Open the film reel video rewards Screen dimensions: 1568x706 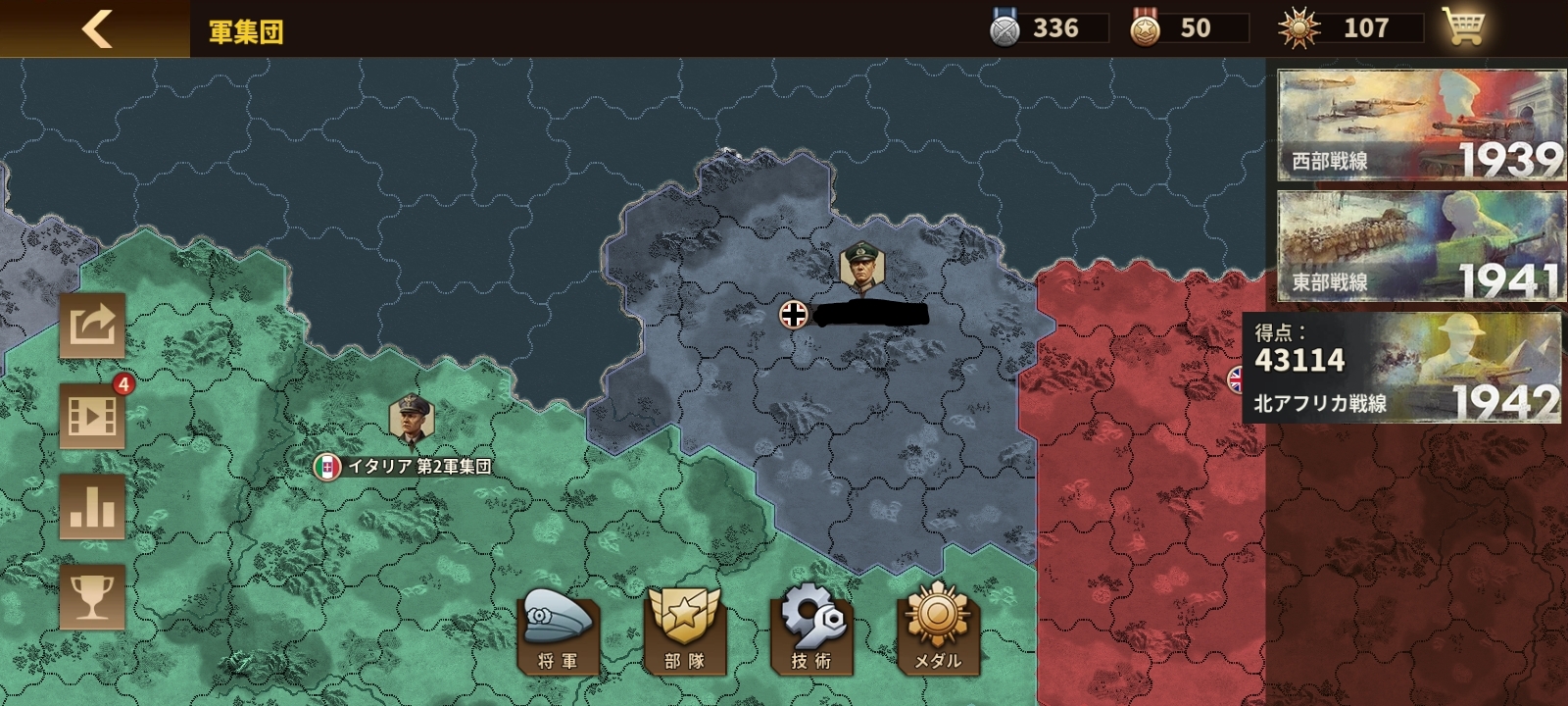pyautogui.click(x=92, y=416)
